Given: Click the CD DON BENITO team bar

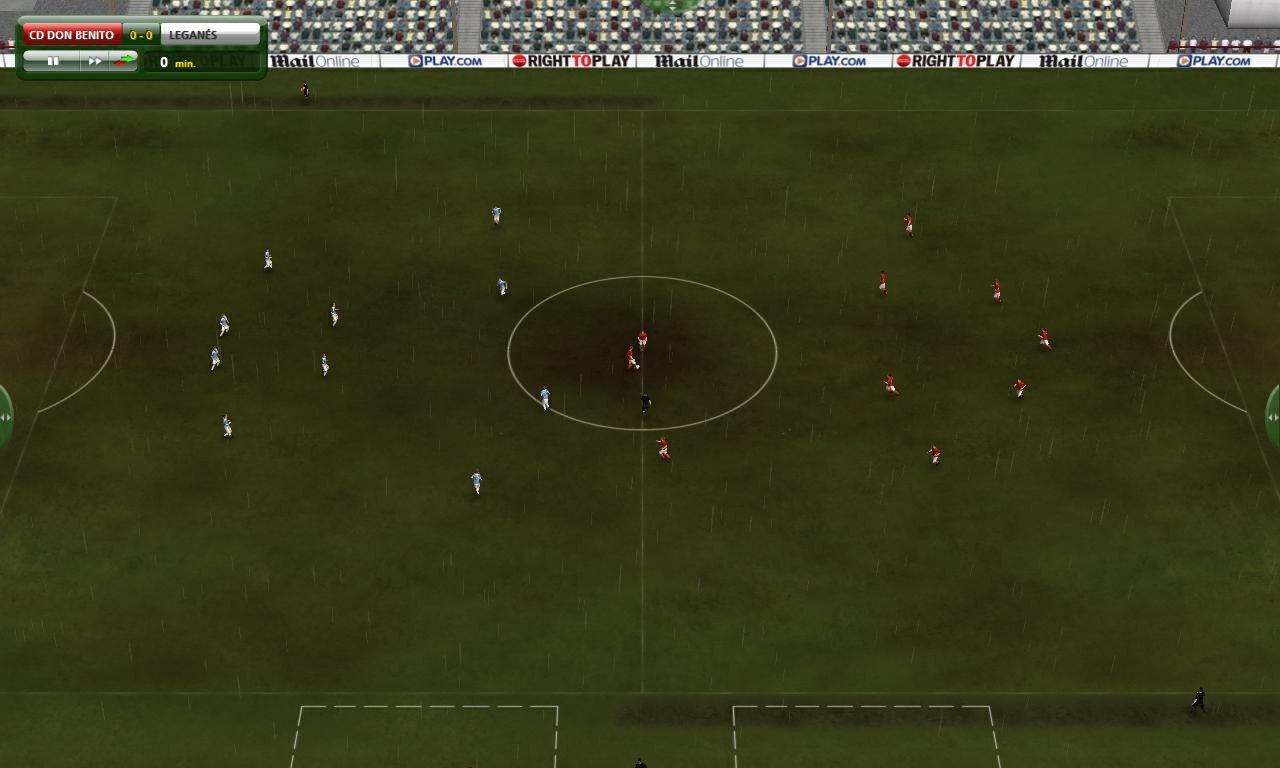Looking at the screenshot, I should click(70, 33).
